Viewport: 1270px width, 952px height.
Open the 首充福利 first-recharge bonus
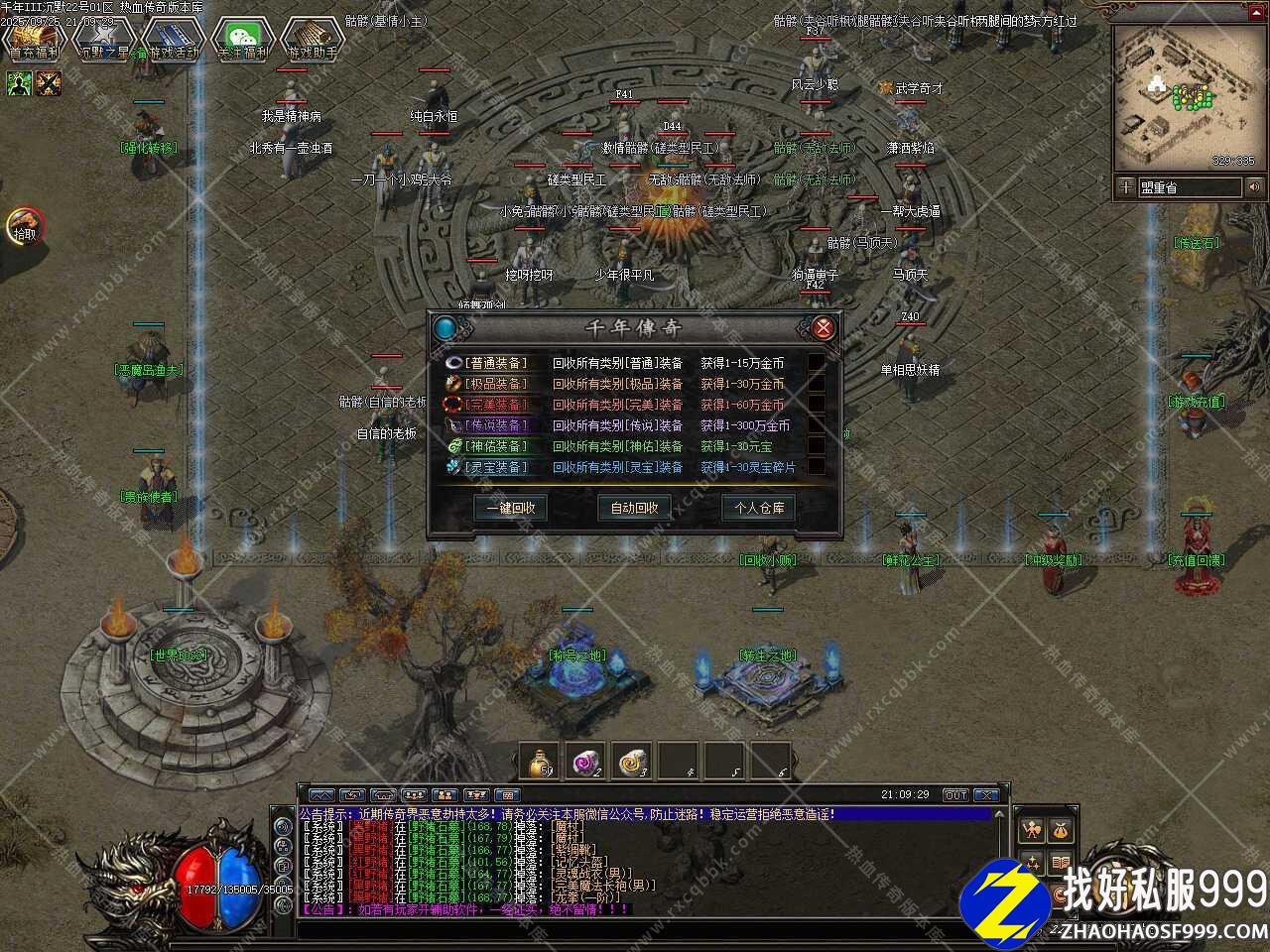34,40
